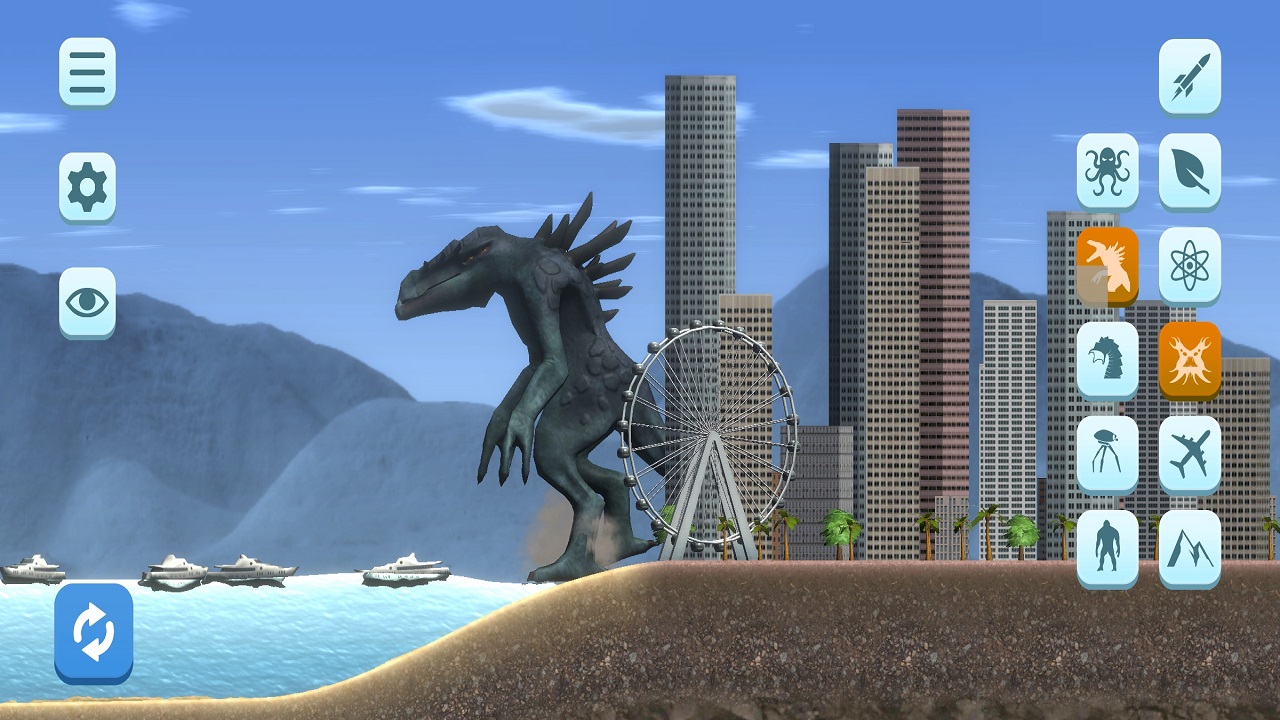Pick the orange lizard kaiju monster

coord(1107,265)
